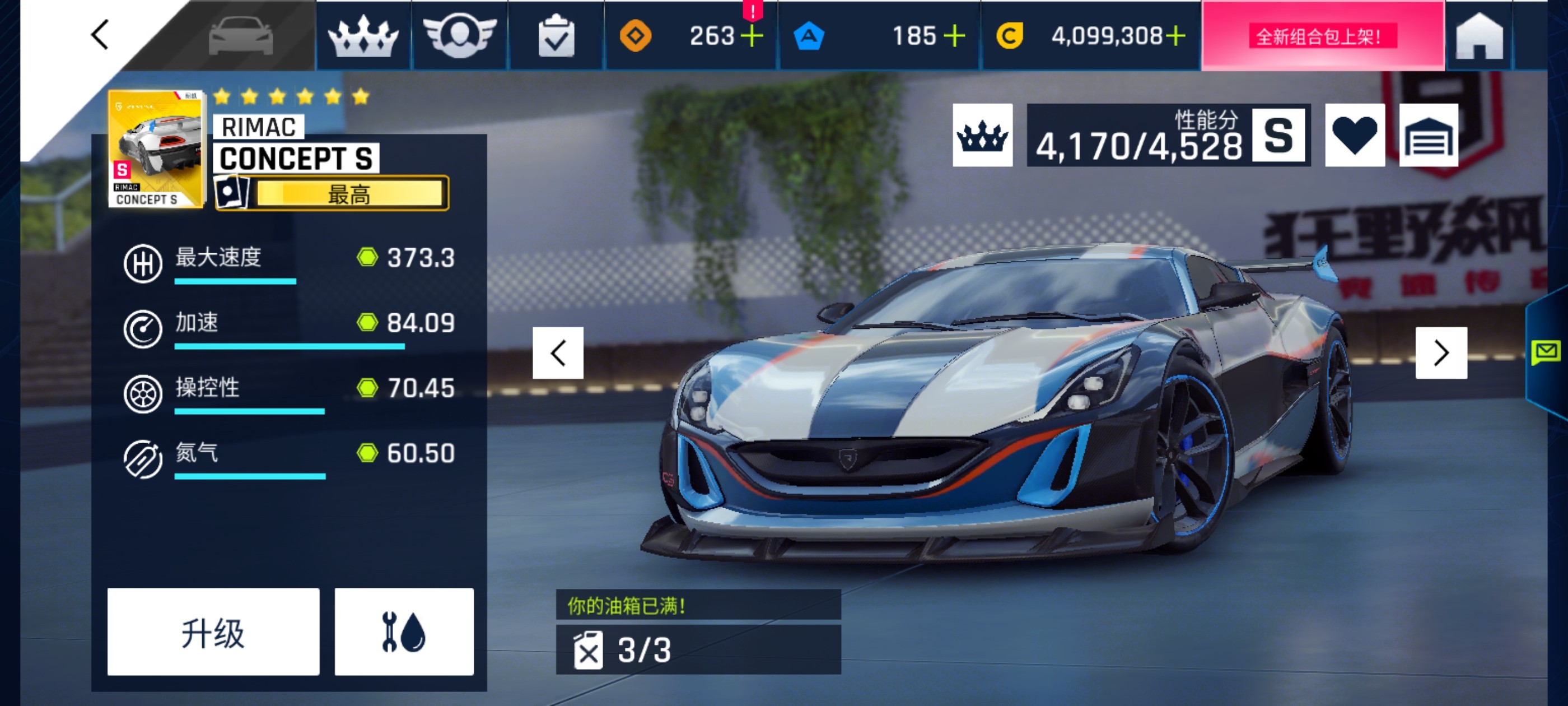1568x706 pixels.
Task: Click the crown icon next to the performance score
Action: (982, 135)
